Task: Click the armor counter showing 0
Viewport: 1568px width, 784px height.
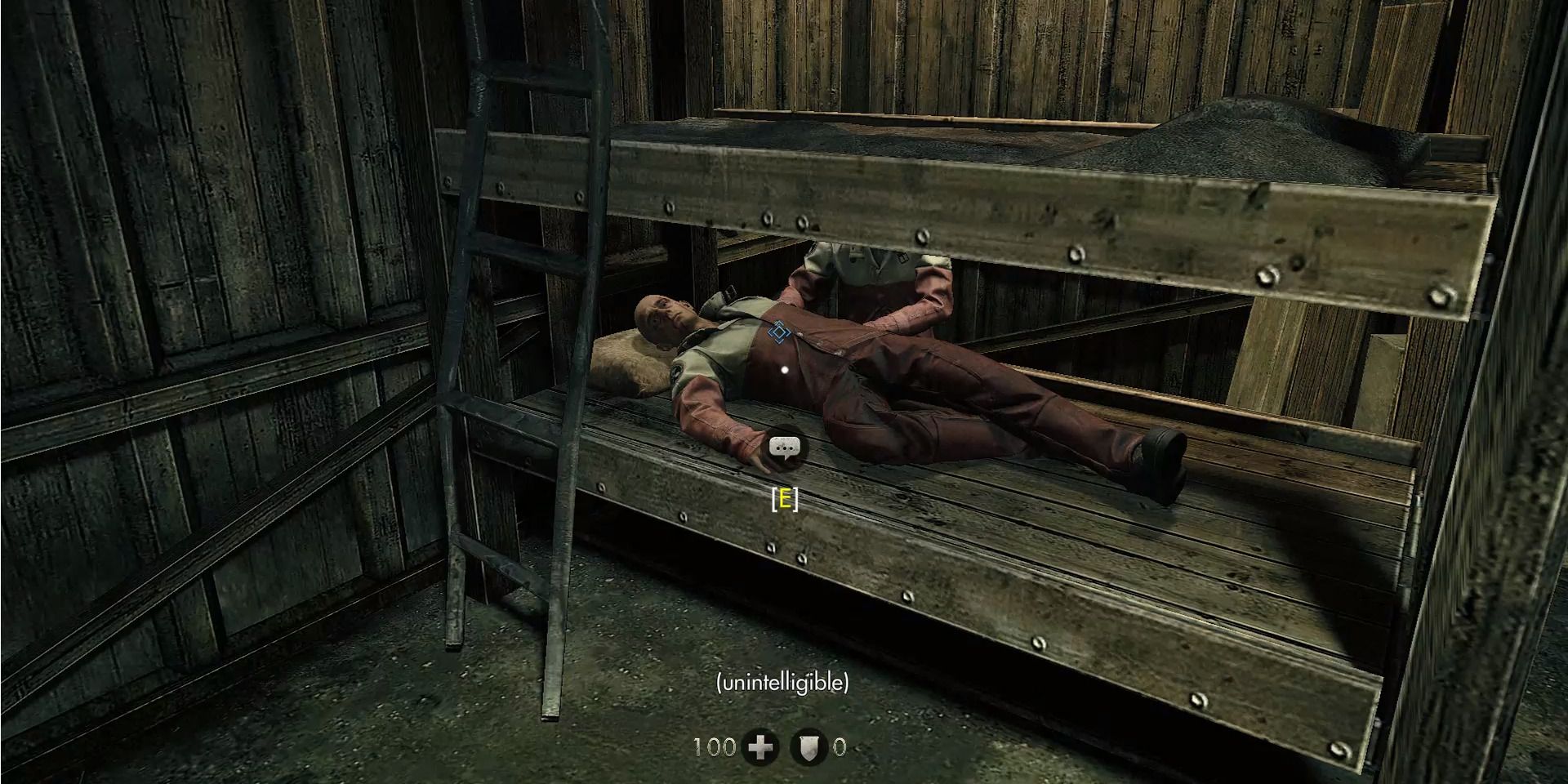Action: tap(840, 746)
